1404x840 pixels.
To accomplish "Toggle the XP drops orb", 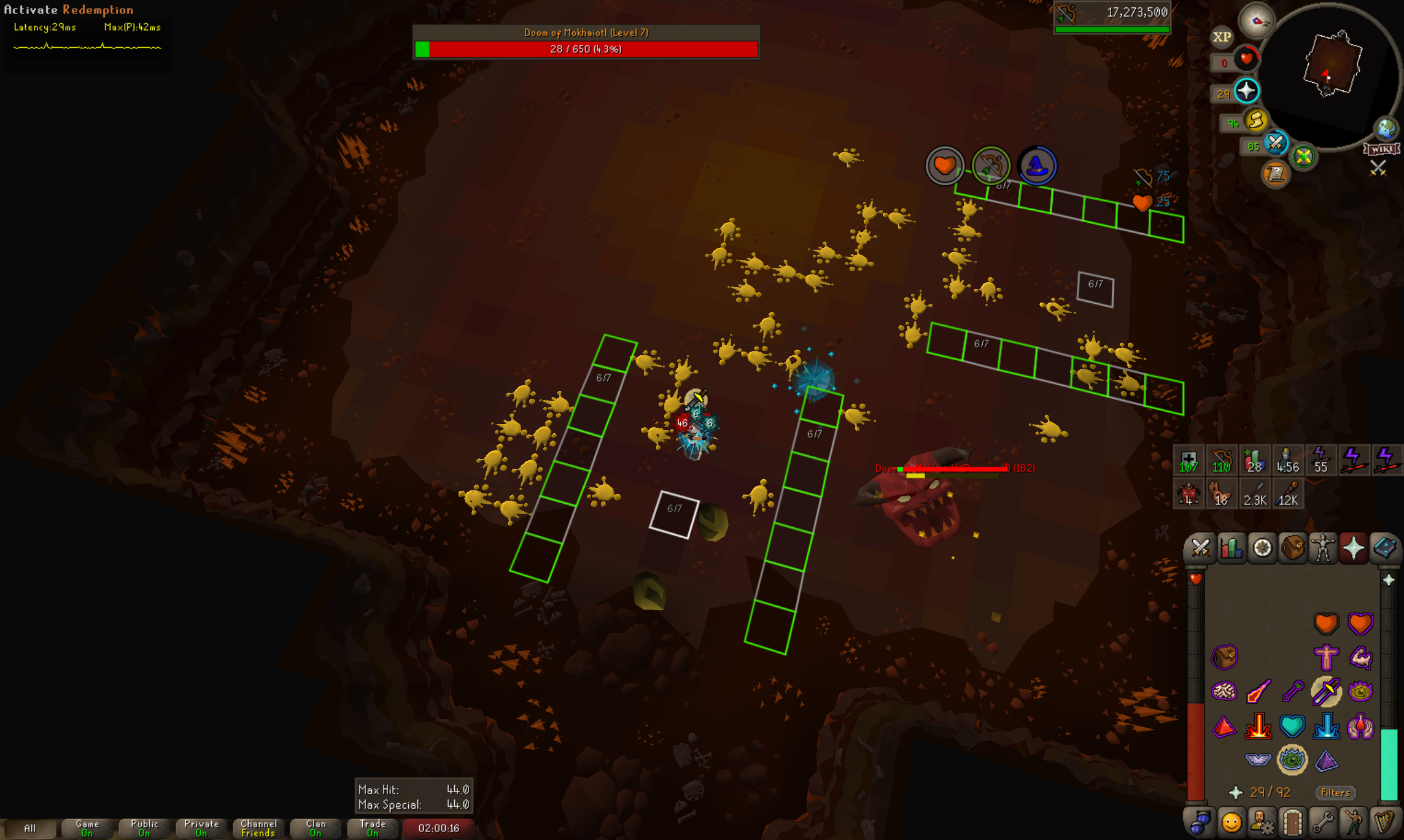I will [x=1221, y=37].
